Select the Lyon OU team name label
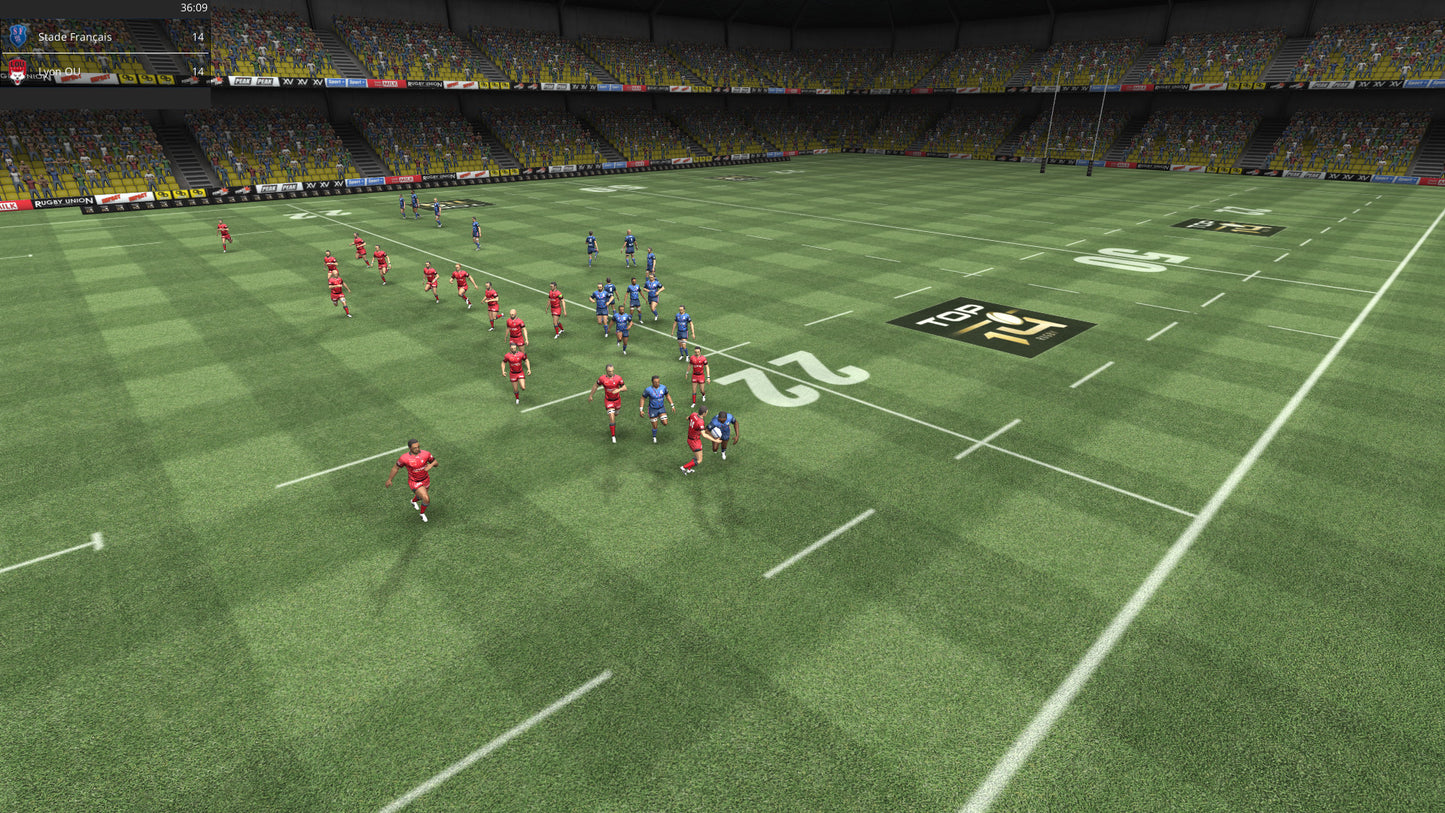Screen dimensions: 1445x813 point(58,71)
